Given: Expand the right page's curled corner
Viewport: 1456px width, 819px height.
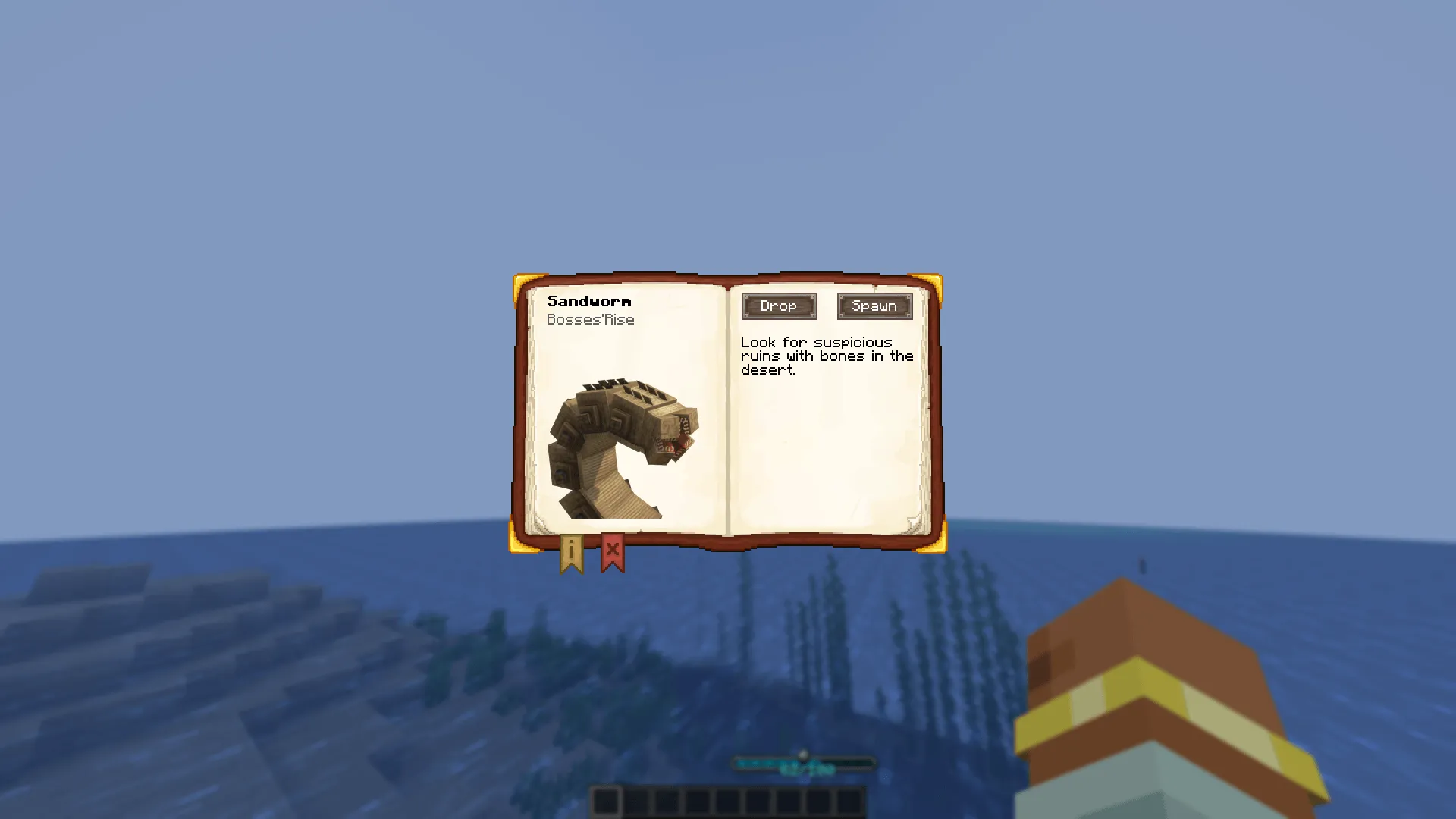Looking at the screenshot, I should tap(916, 523).
